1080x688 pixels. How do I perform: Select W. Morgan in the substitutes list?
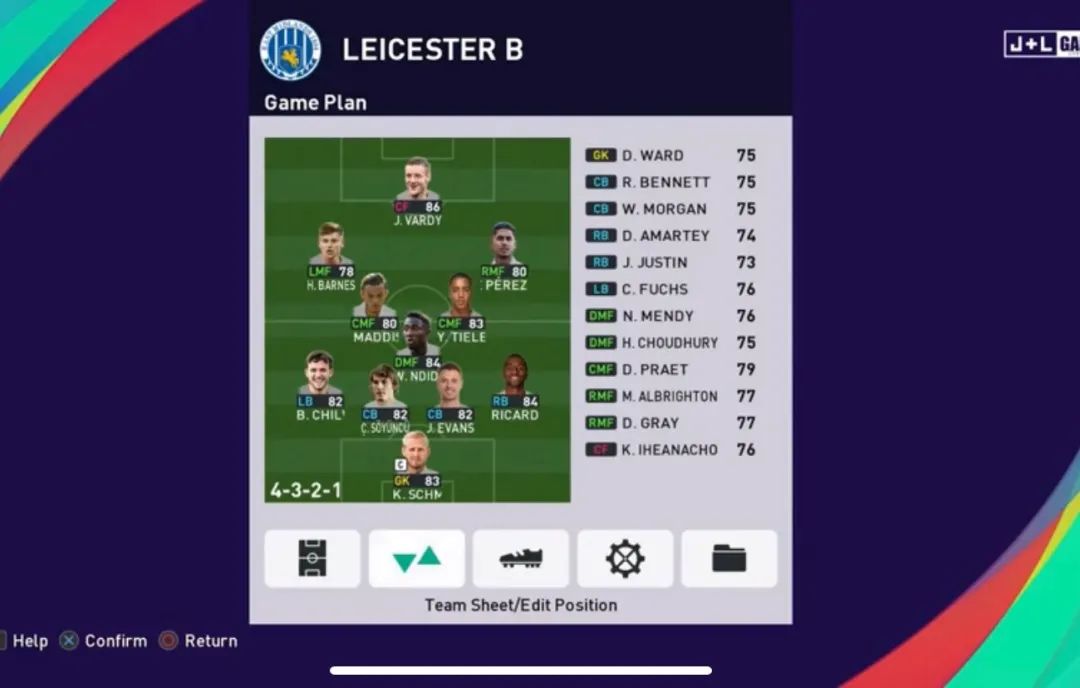click(670, 209)
